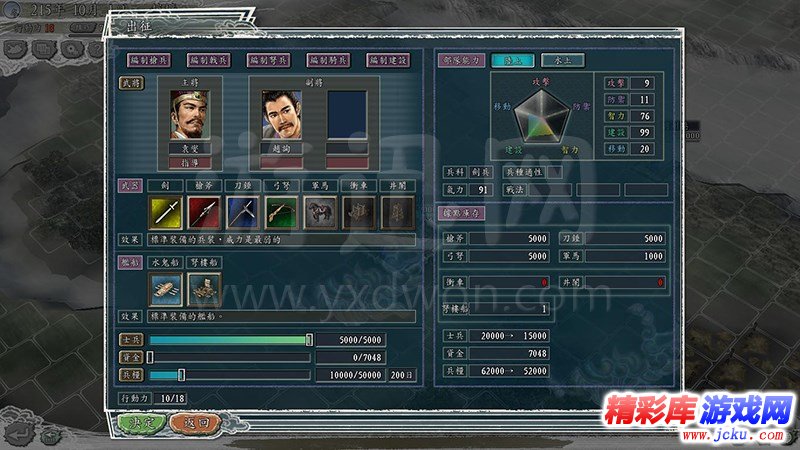Adjust the 士兵 soldiers slider handle
The image size is (800, 450).
pos(309,340)
